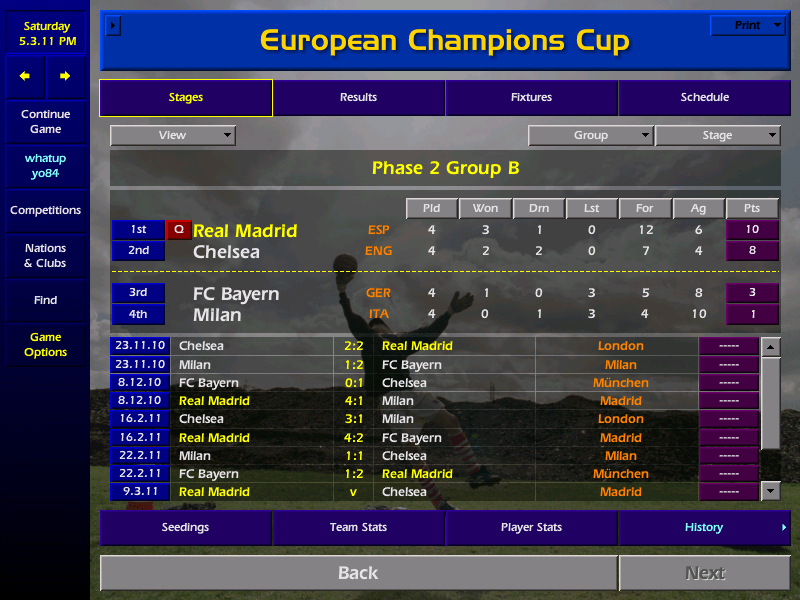Expand the Stage dropdown
The image size is (800, 600).
click(x=717, y=135)
